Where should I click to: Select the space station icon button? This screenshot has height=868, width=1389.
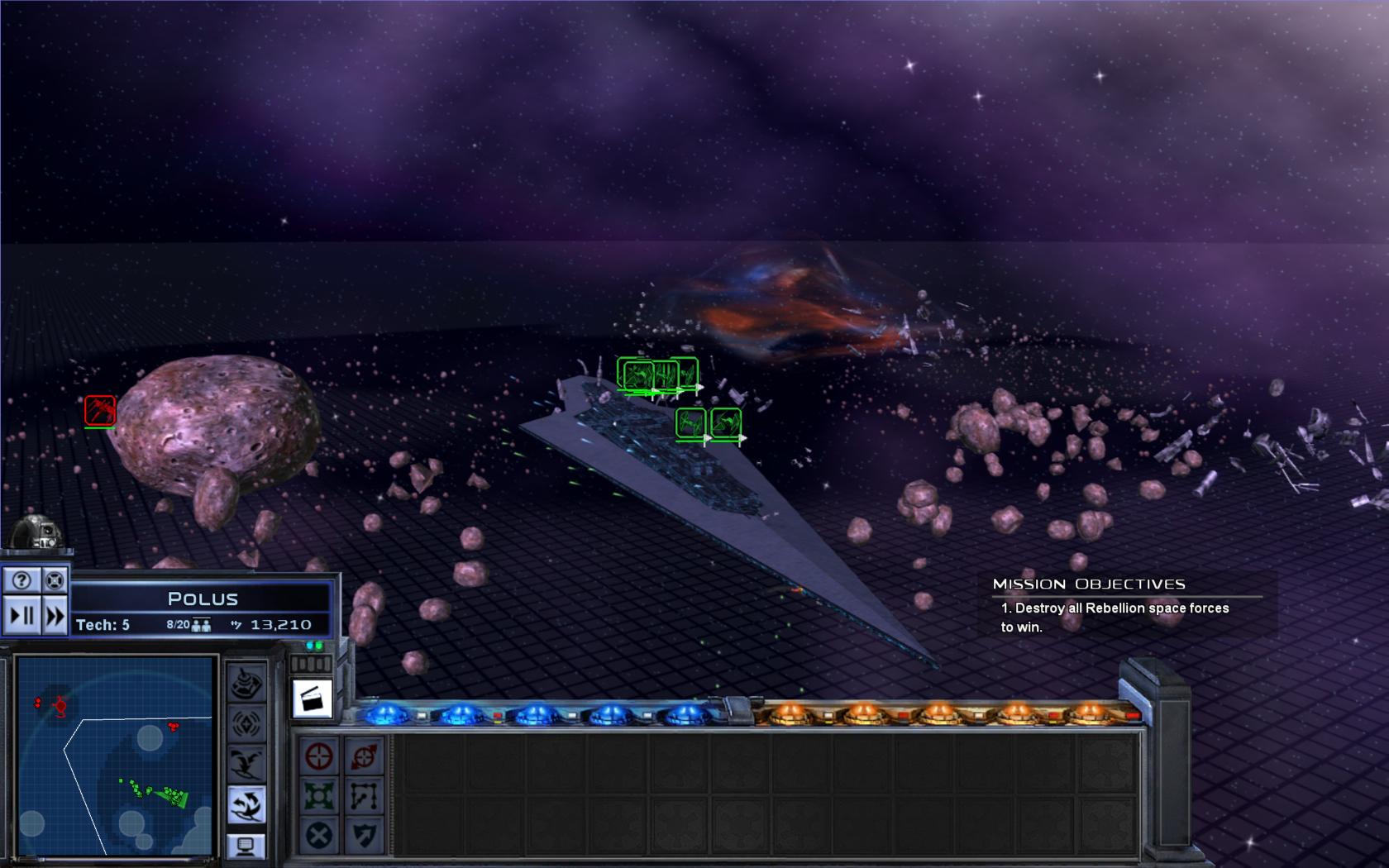click(x=246, y=683)
